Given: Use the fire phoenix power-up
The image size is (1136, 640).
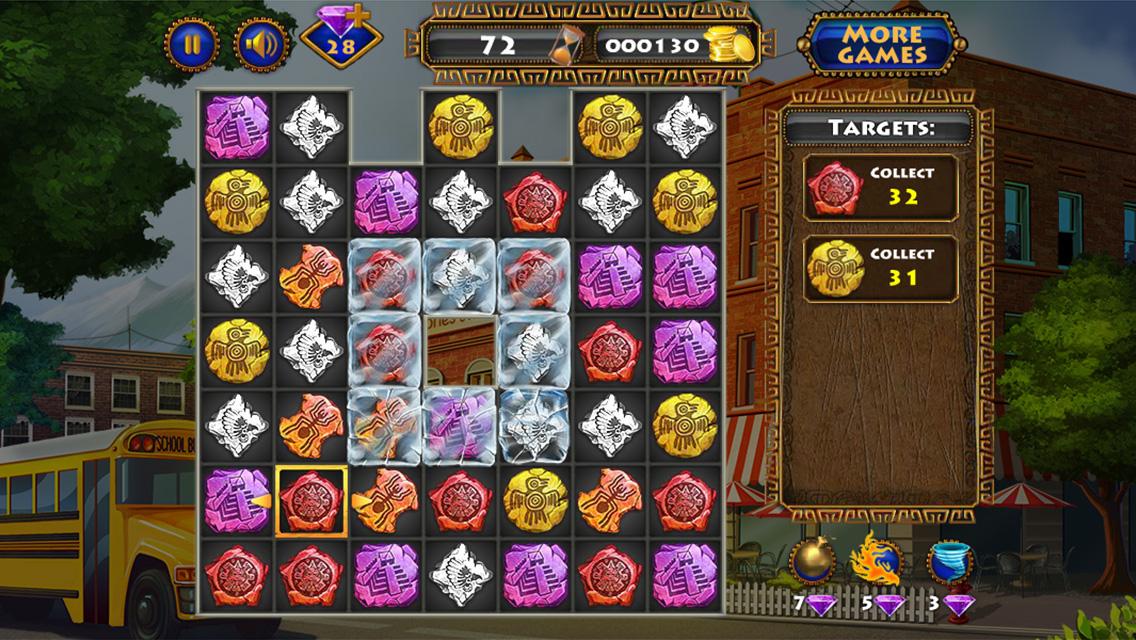Looking at the screenshot, I should pyautogui.click(x=876, y=561).
